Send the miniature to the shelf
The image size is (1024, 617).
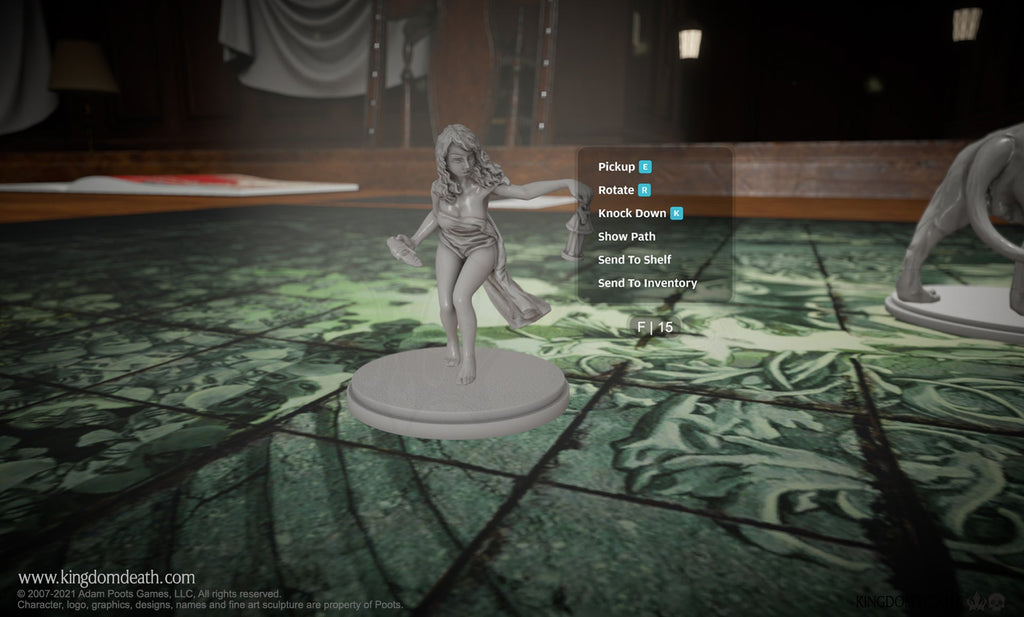pyautogui.click(x=634, y=260)
